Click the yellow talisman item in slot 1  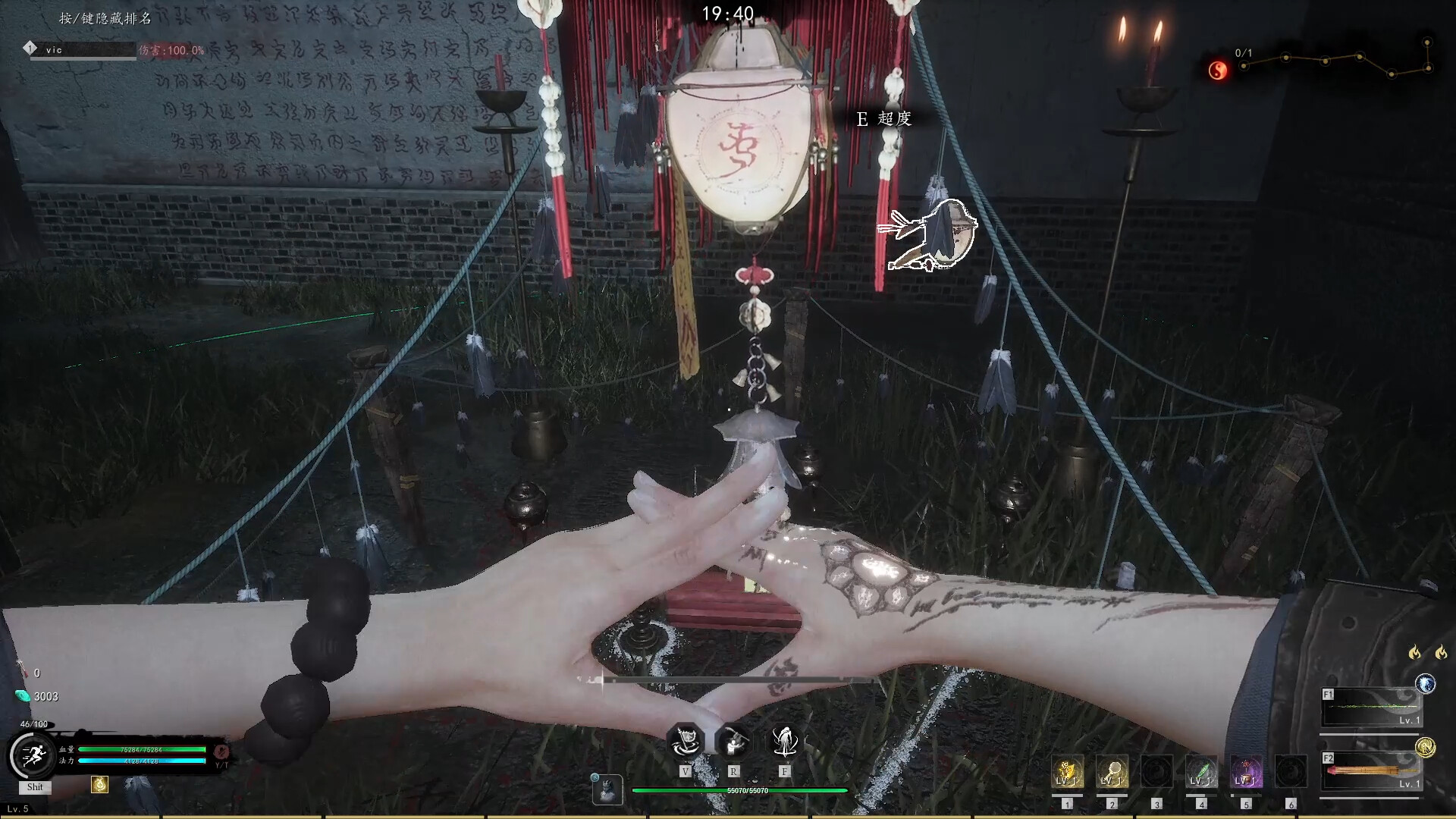[x=1067, y=770]
